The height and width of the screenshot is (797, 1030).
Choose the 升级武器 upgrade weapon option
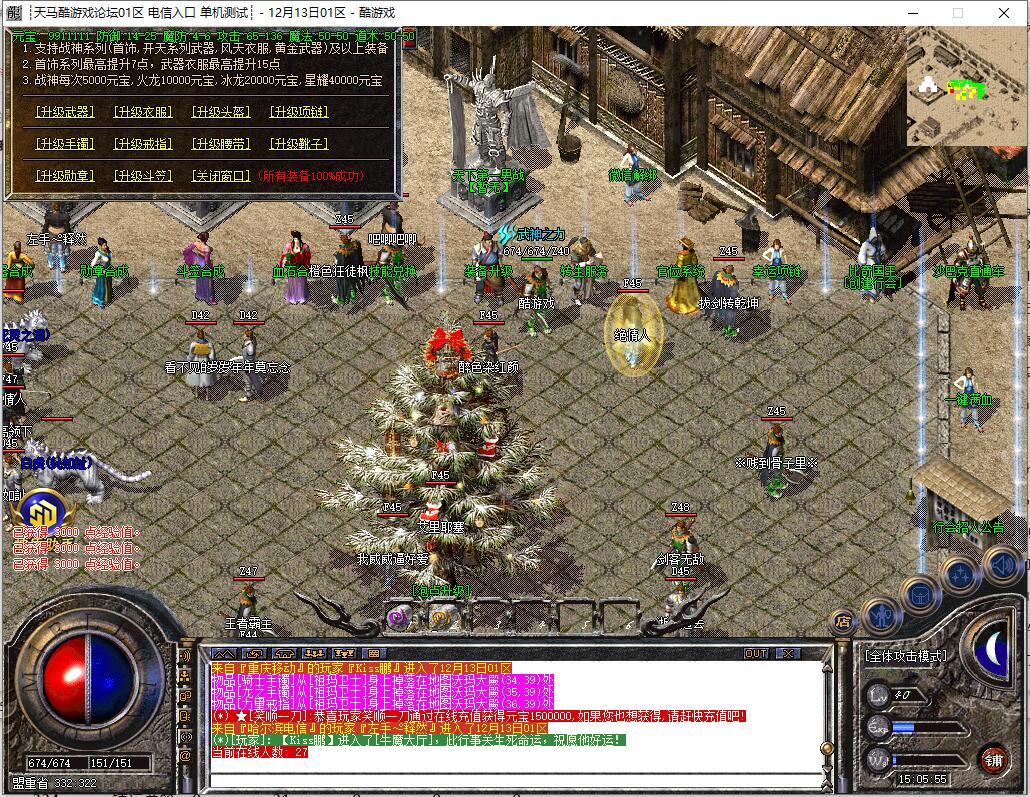[x=65, y=112]
